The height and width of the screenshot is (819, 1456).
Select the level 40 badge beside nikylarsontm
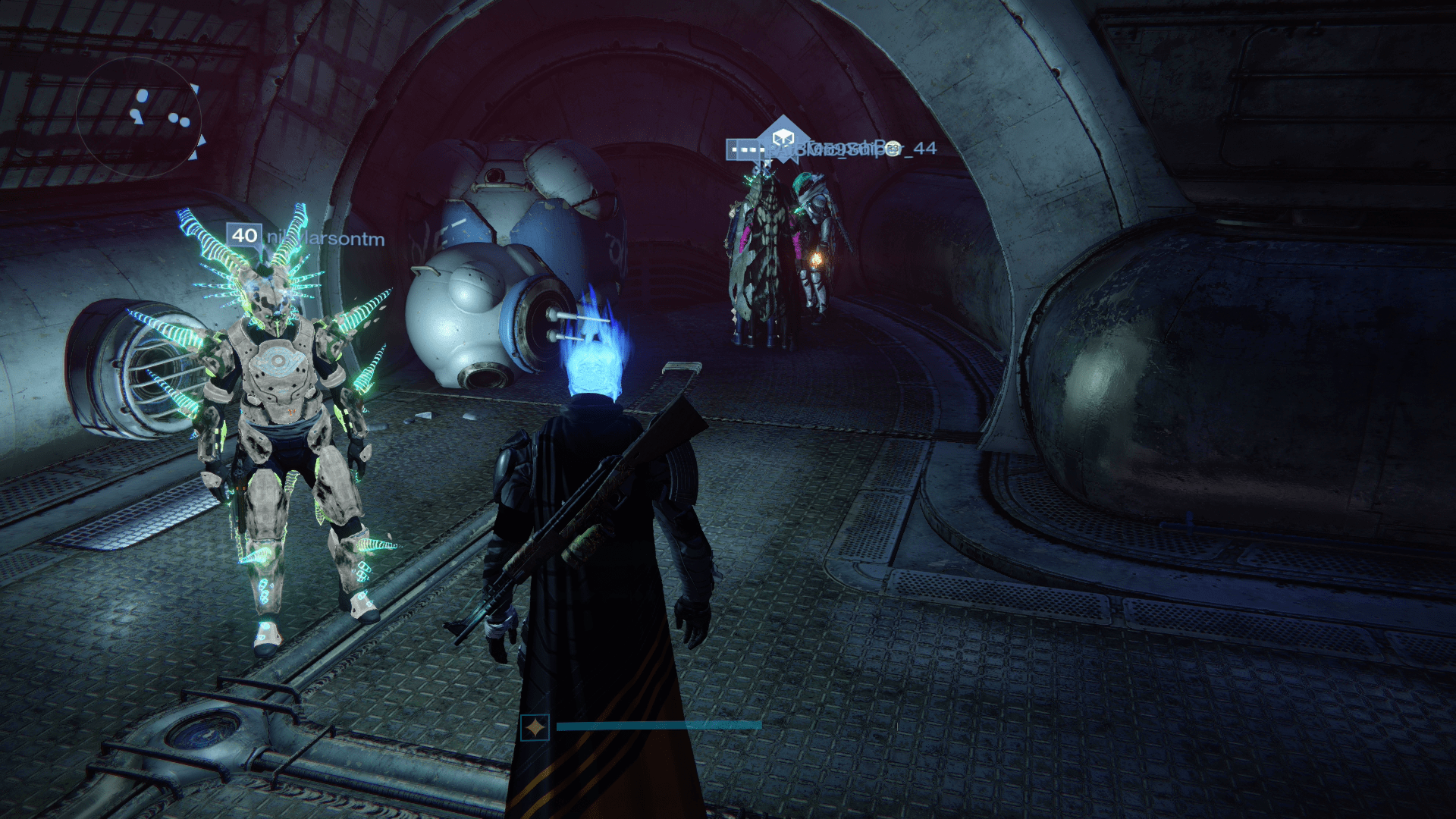243,235
